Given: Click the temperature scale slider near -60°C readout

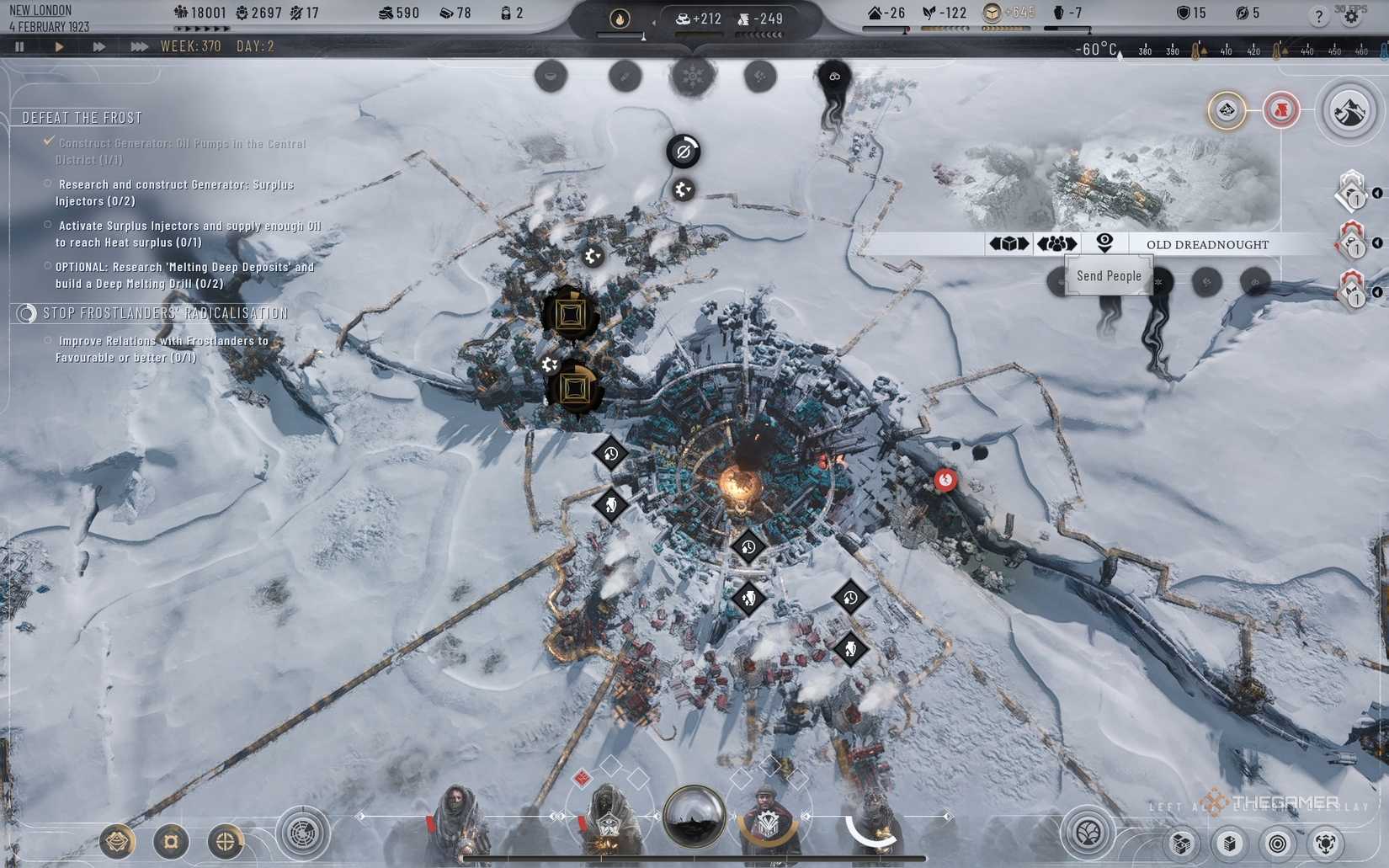Looking at the screenshot, I should tap(1120, 56).
